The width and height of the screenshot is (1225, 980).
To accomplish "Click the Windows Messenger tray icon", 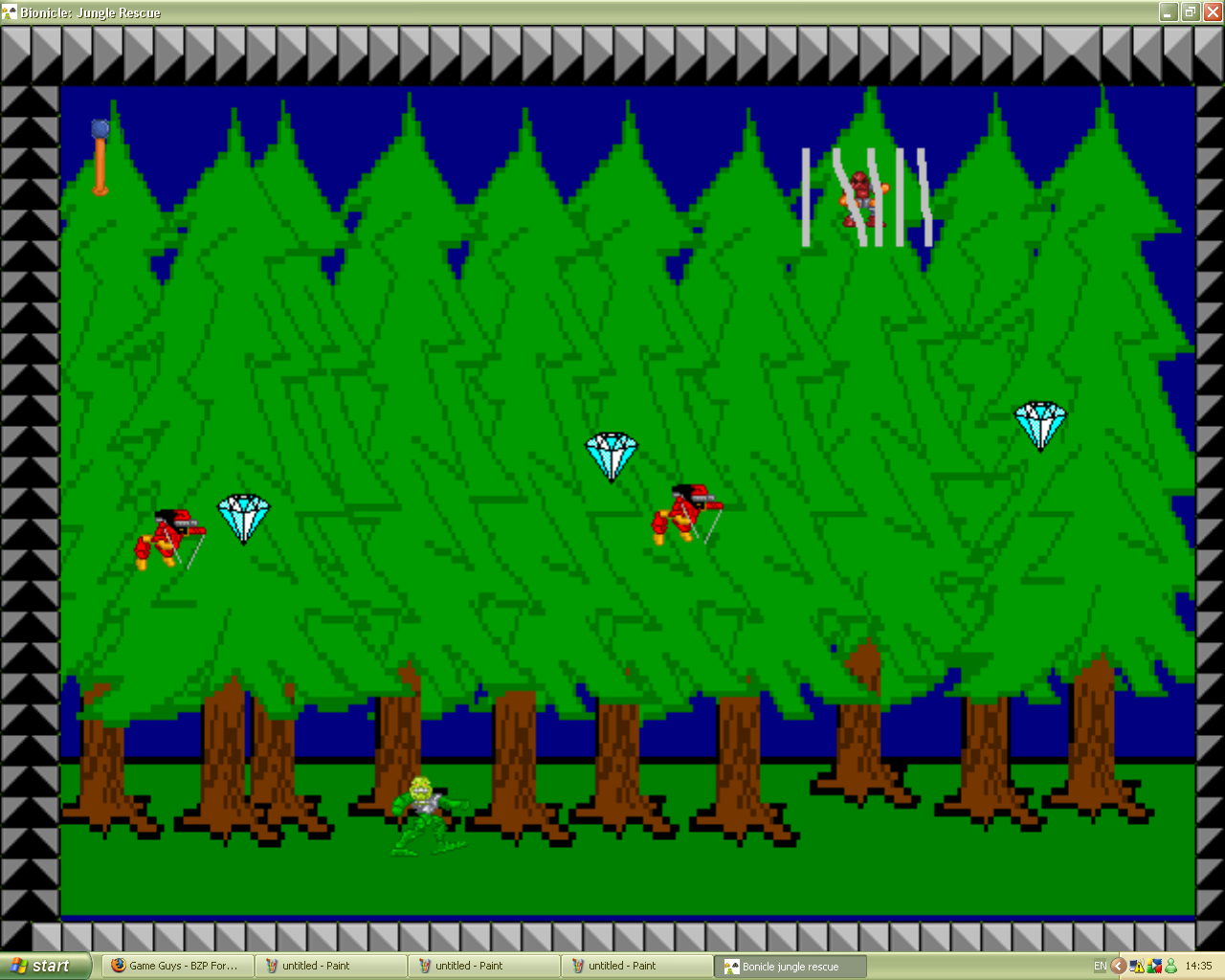I will 1169,966.
